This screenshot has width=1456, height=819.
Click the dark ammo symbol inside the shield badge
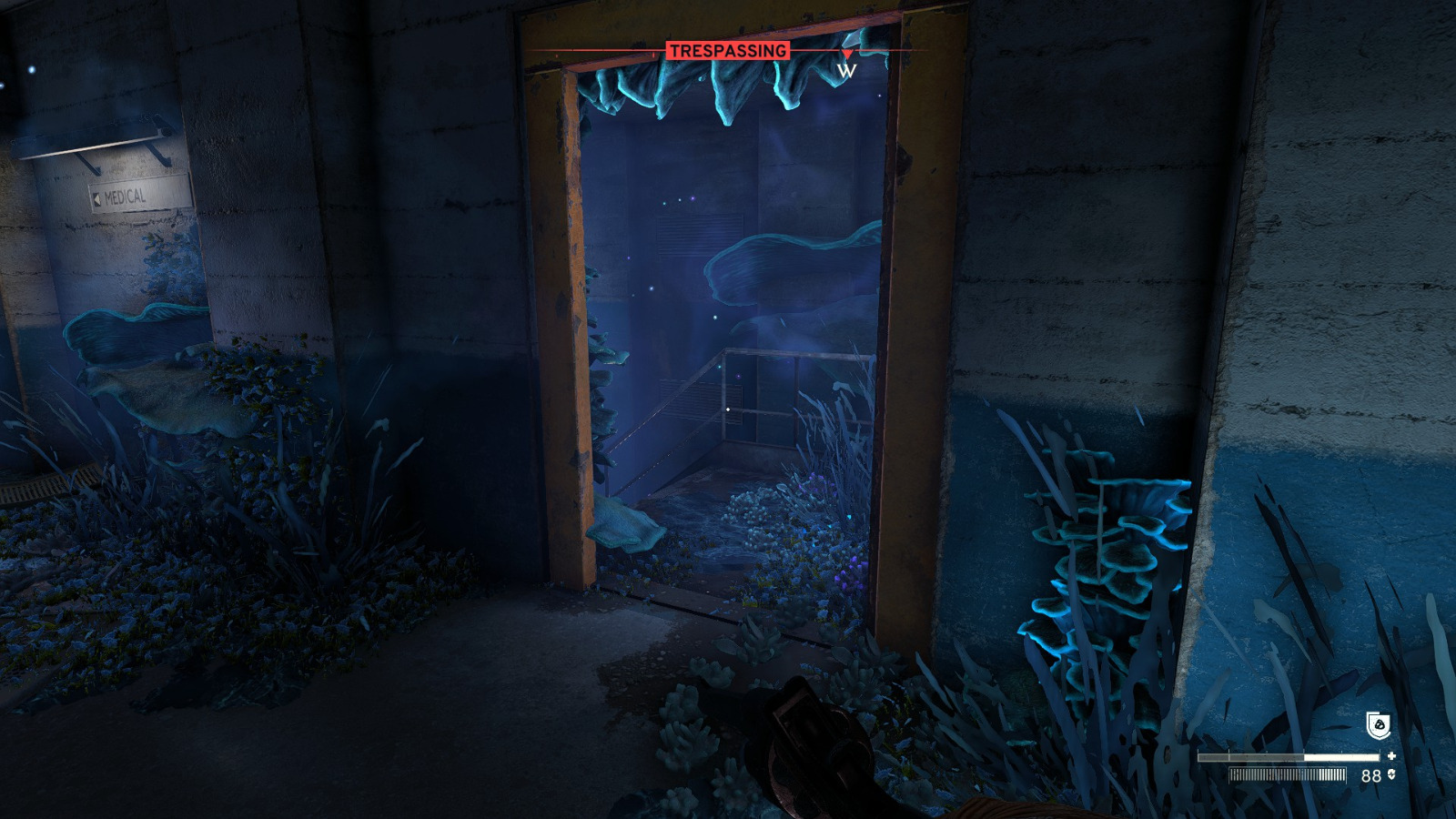coord(1380,723)
